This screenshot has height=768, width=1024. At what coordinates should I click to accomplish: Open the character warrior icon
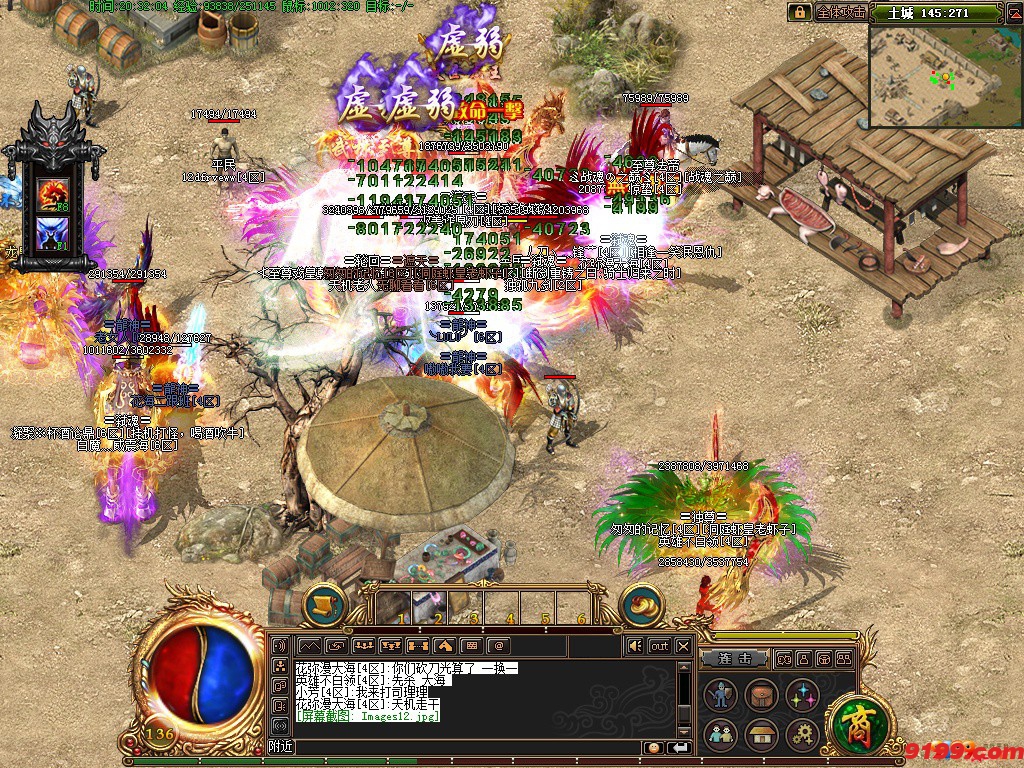(720, 696)
